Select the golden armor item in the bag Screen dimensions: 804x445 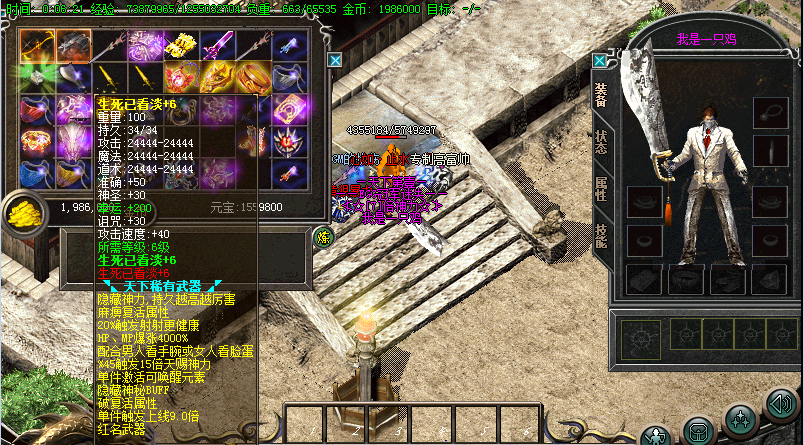tap(179, 44)
